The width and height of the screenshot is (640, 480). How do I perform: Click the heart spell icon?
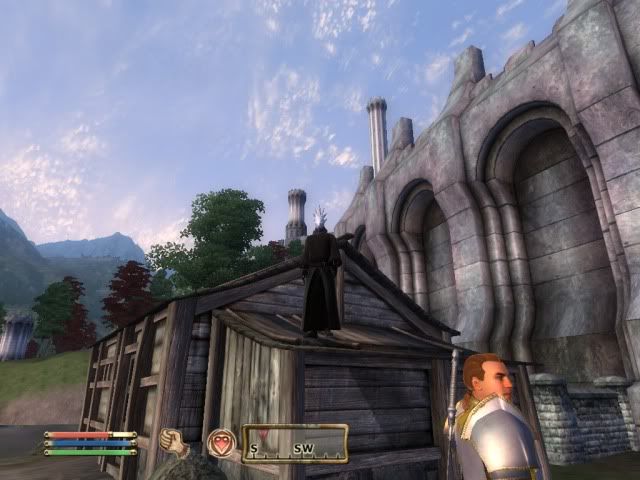click(x=221, y=442)
